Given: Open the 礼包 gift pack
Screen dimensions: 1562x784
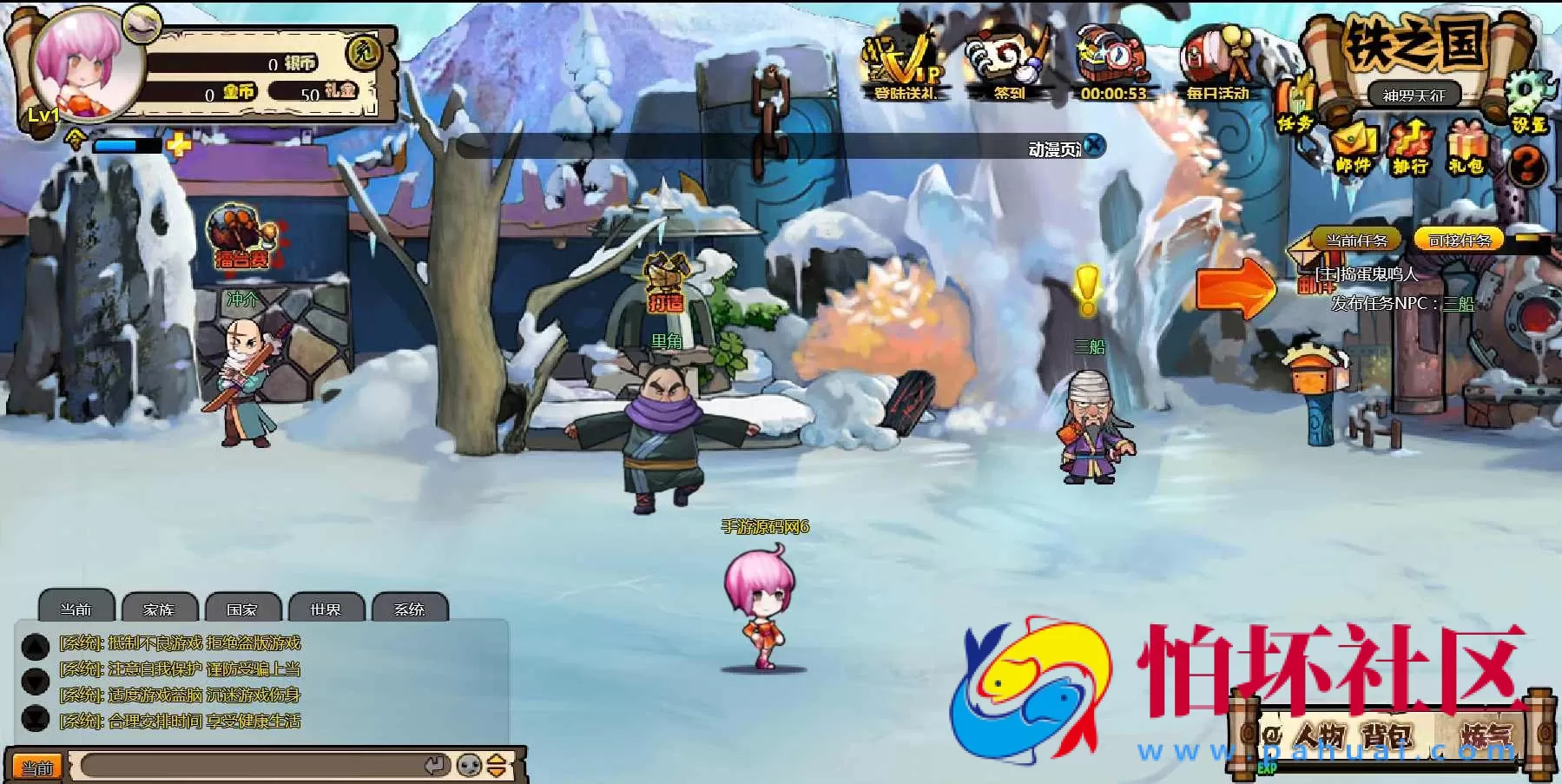Looking at the screenshot, I should [1466, 148].
